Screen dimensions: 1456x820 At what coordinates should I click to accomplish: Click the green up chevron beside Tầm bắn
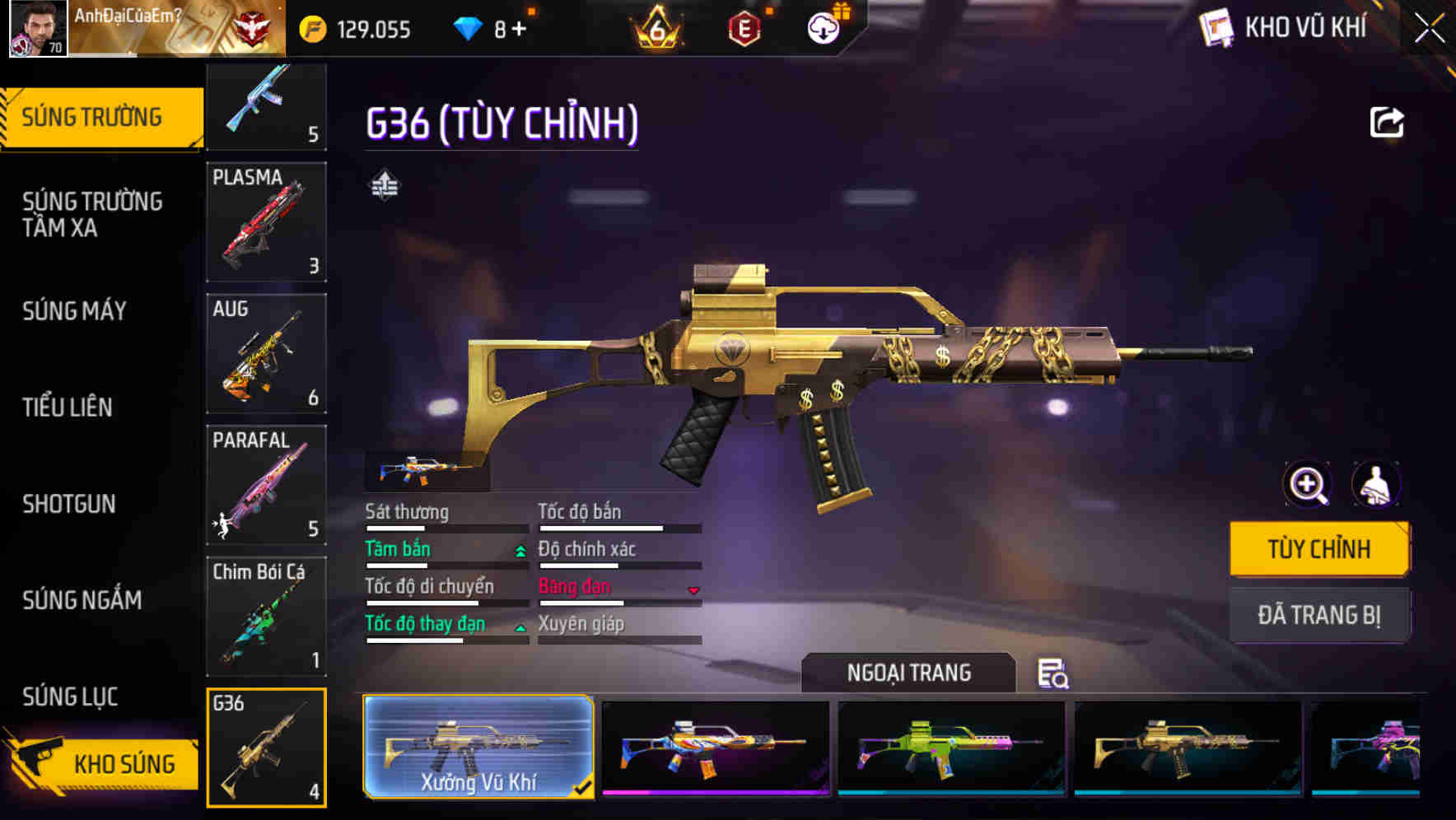520,552
